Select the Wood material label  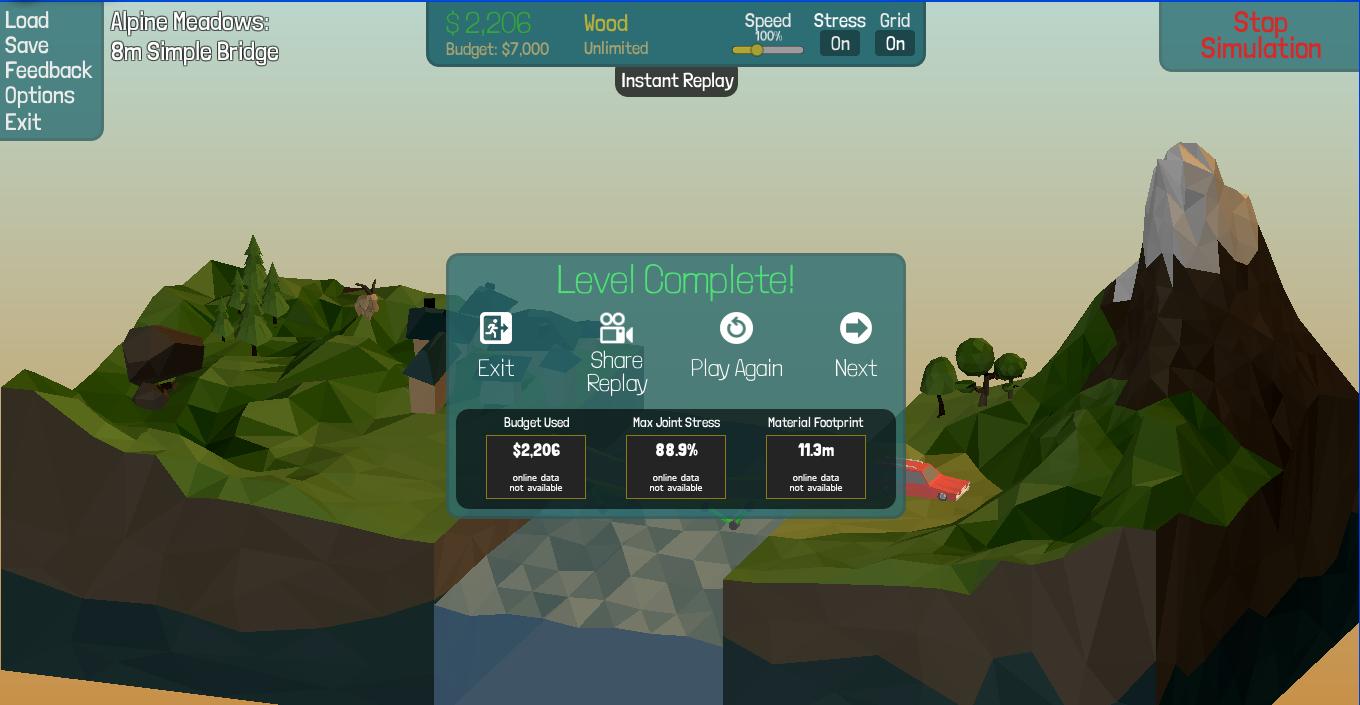pyautogui.click(x=606, y=23)
